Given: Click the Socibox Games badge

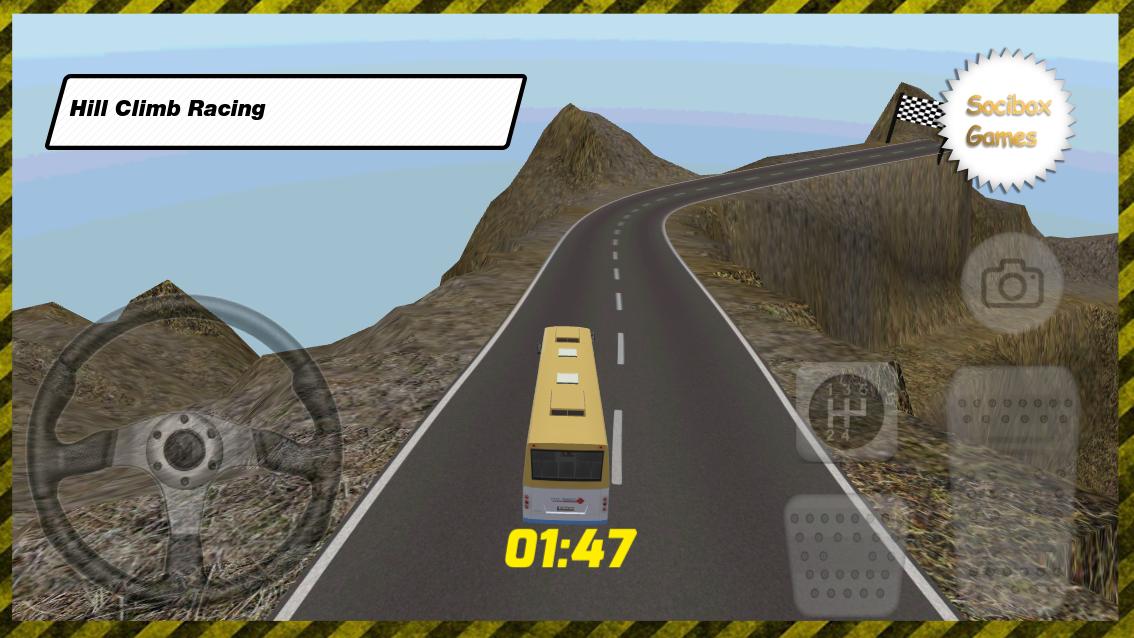Looking at the screenshot, I should (x=1006, y=121).
